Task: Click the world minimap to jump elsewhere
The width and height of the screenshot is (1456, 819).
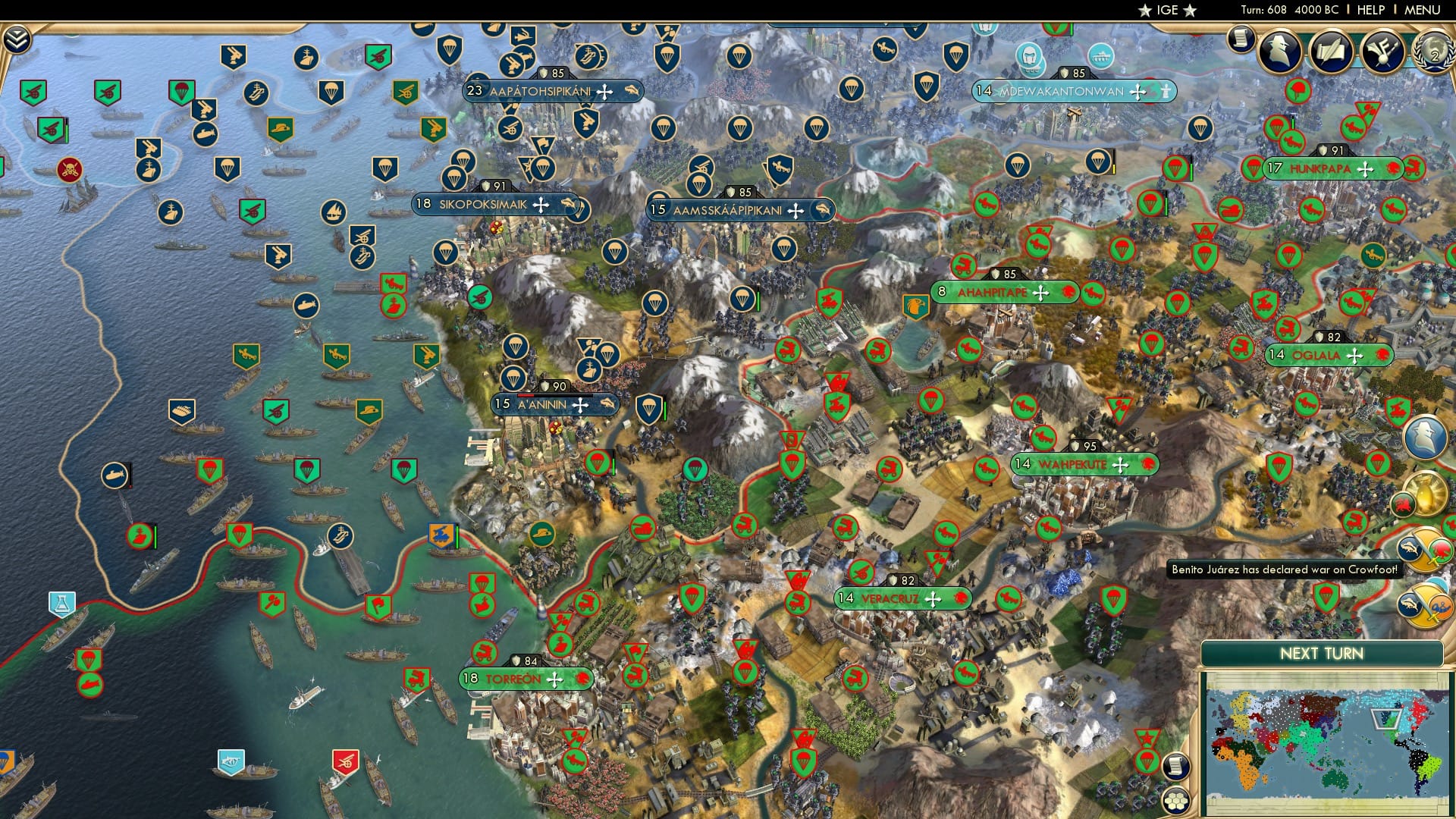Action: (1327, 739)
